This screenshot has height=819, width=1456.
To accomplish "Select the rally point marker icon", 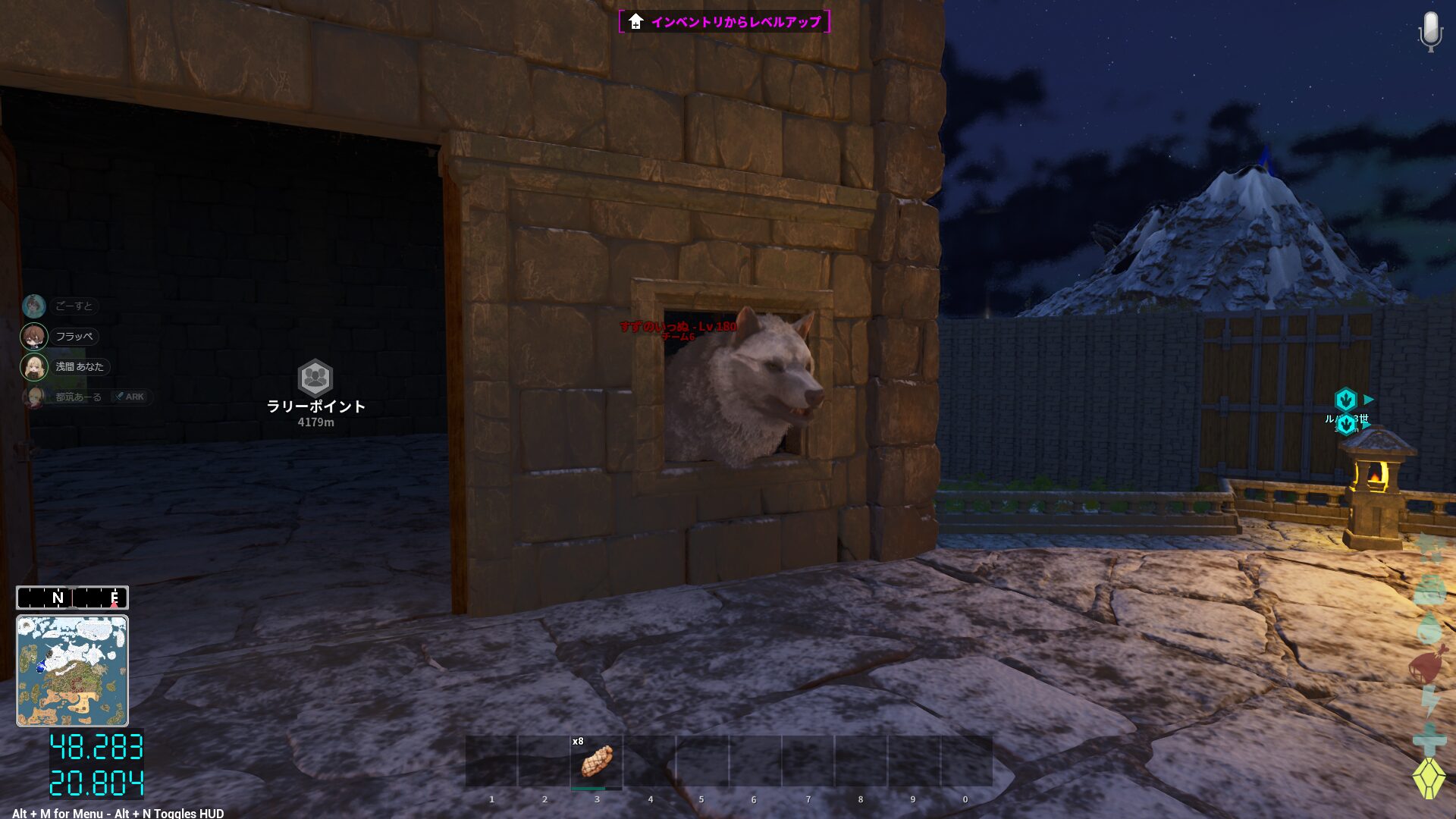I will [x=315, y=378].
